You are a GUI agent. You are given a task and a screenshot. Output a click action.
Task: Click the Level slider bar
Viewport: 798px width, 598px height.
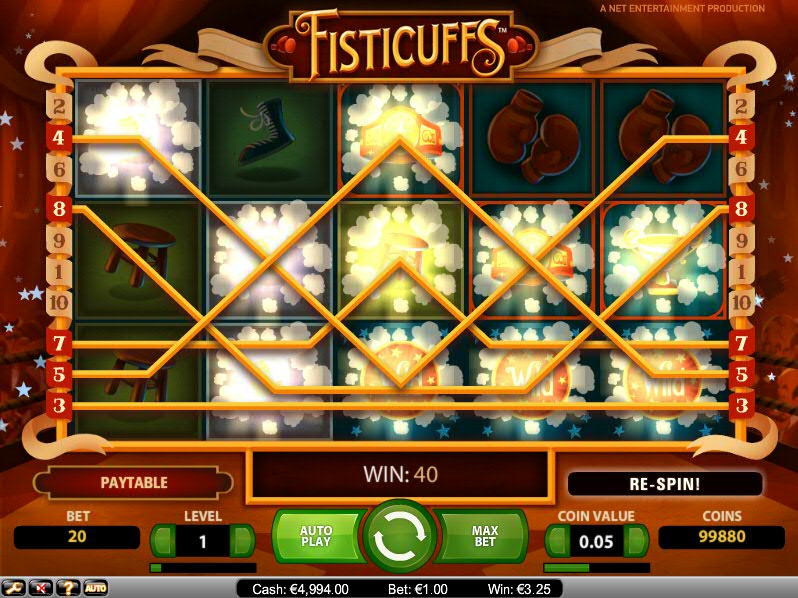(x=202, y=567)
